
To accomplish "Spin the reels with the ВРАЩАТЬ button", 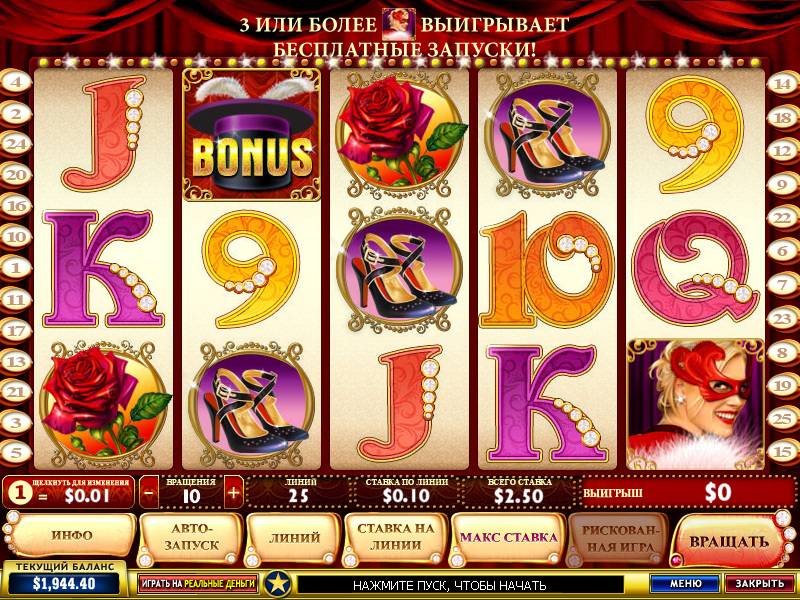I will 728,541.
